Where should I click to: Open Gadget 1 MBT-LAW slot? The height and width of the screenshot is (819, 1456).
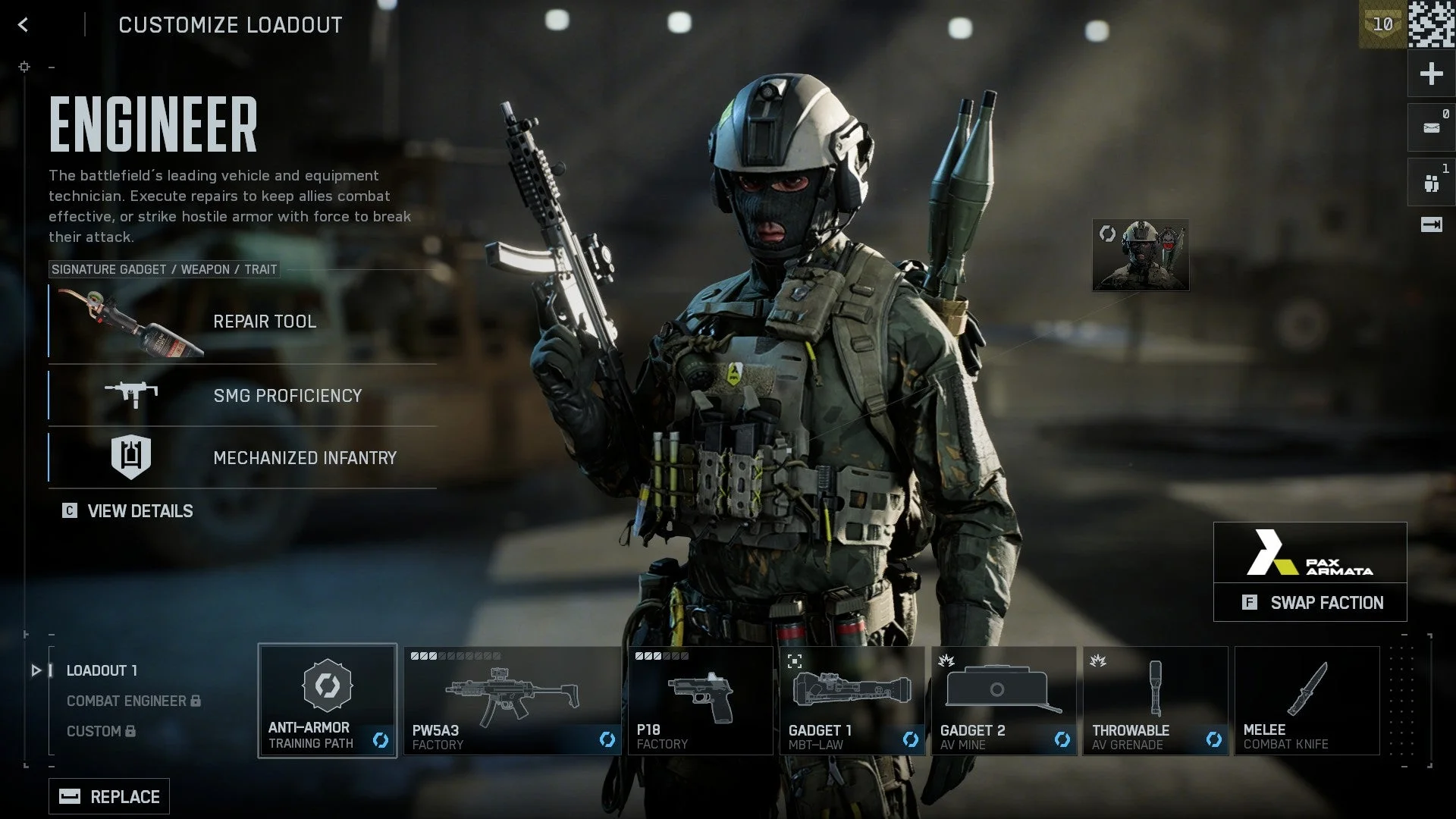tap(852, 700)
